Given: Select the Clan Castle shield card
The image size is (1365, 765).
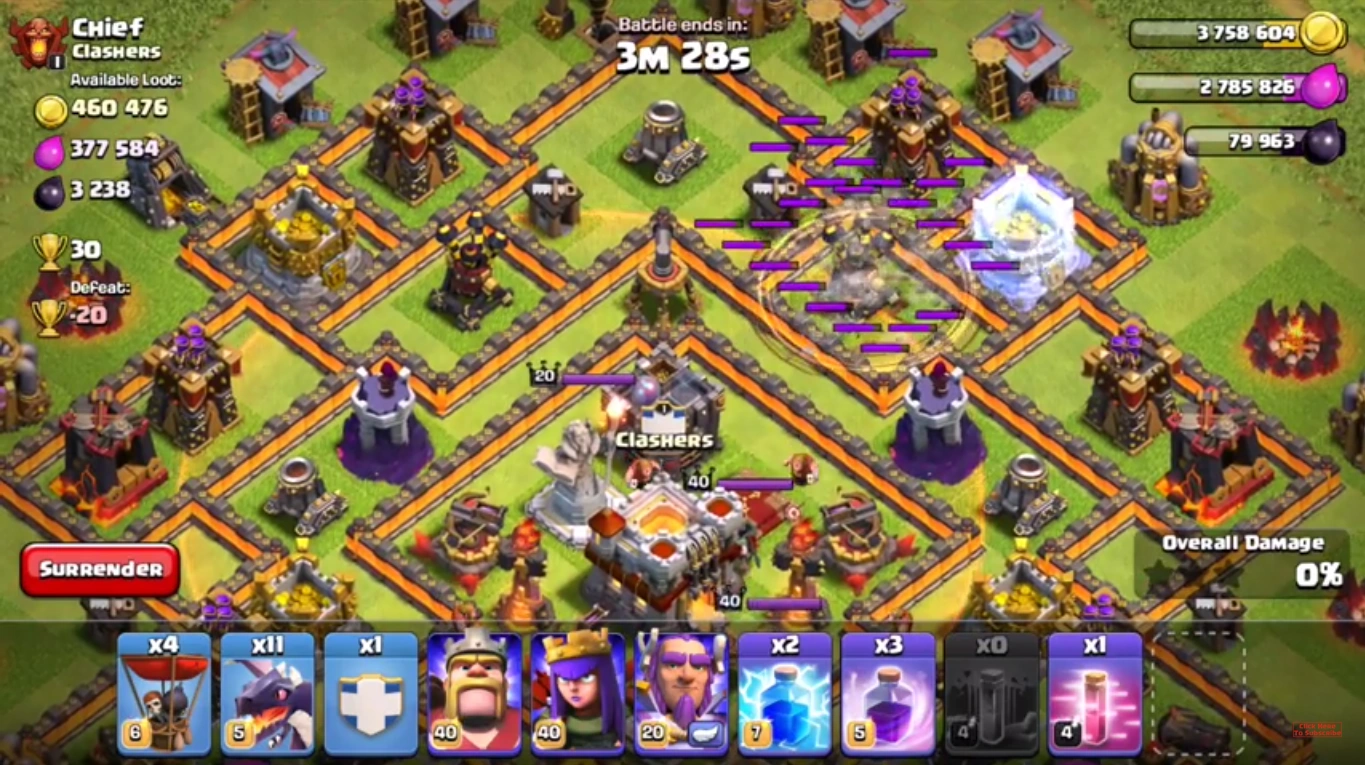Looking at the screenshot, I should (x=370, y=693).
